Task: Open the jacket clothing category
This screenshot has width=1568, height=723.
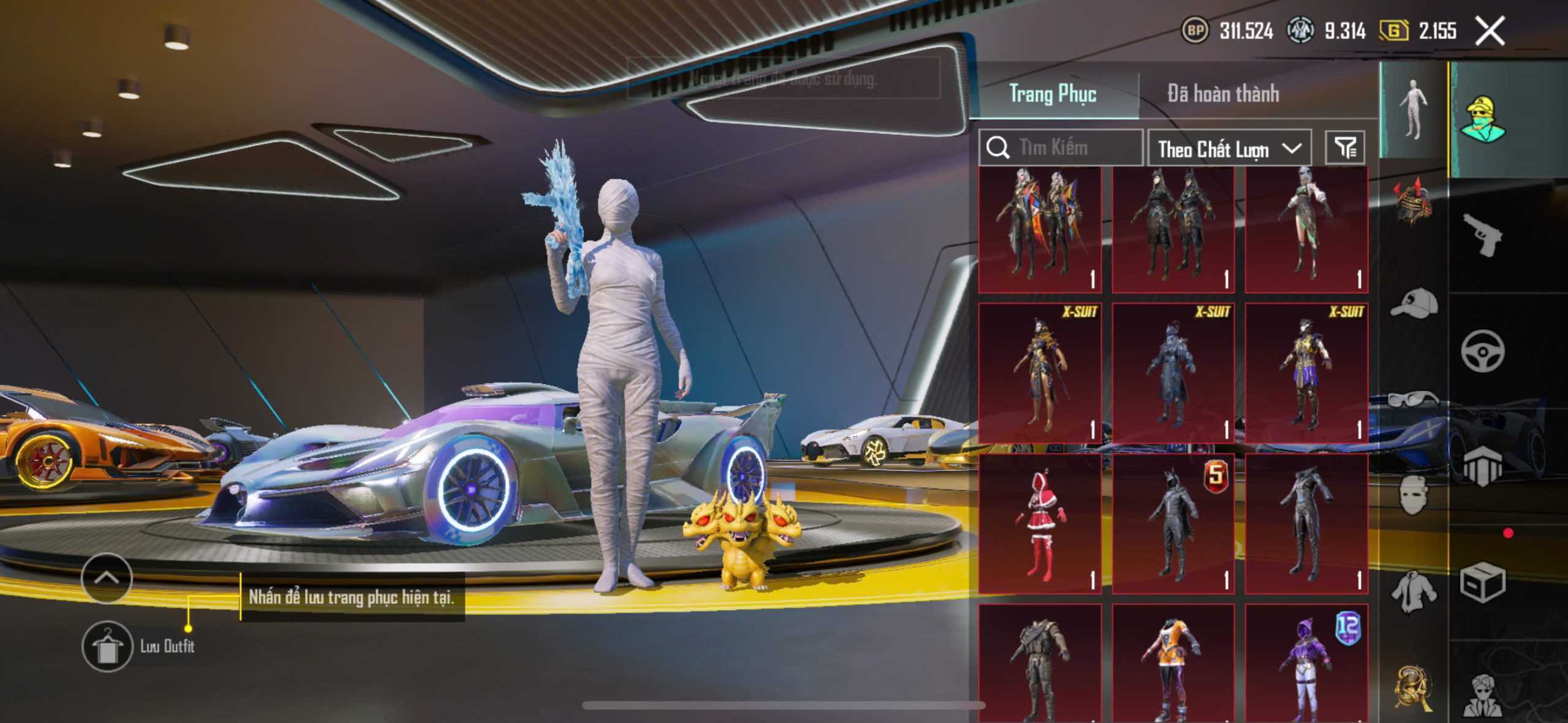Action: (1414, 591)
